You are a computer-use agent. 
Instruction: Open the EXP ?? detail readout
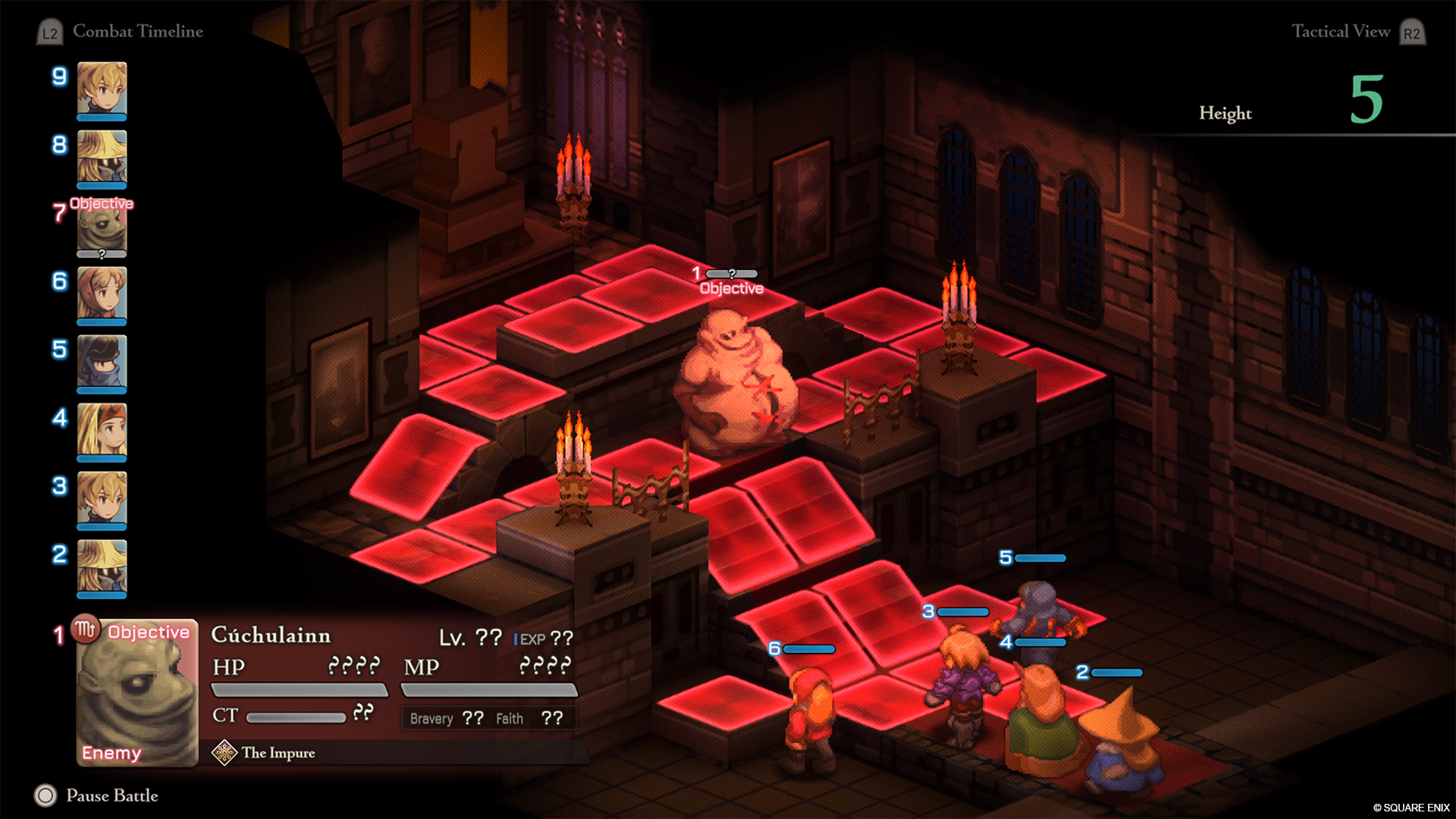click(544, 638)
